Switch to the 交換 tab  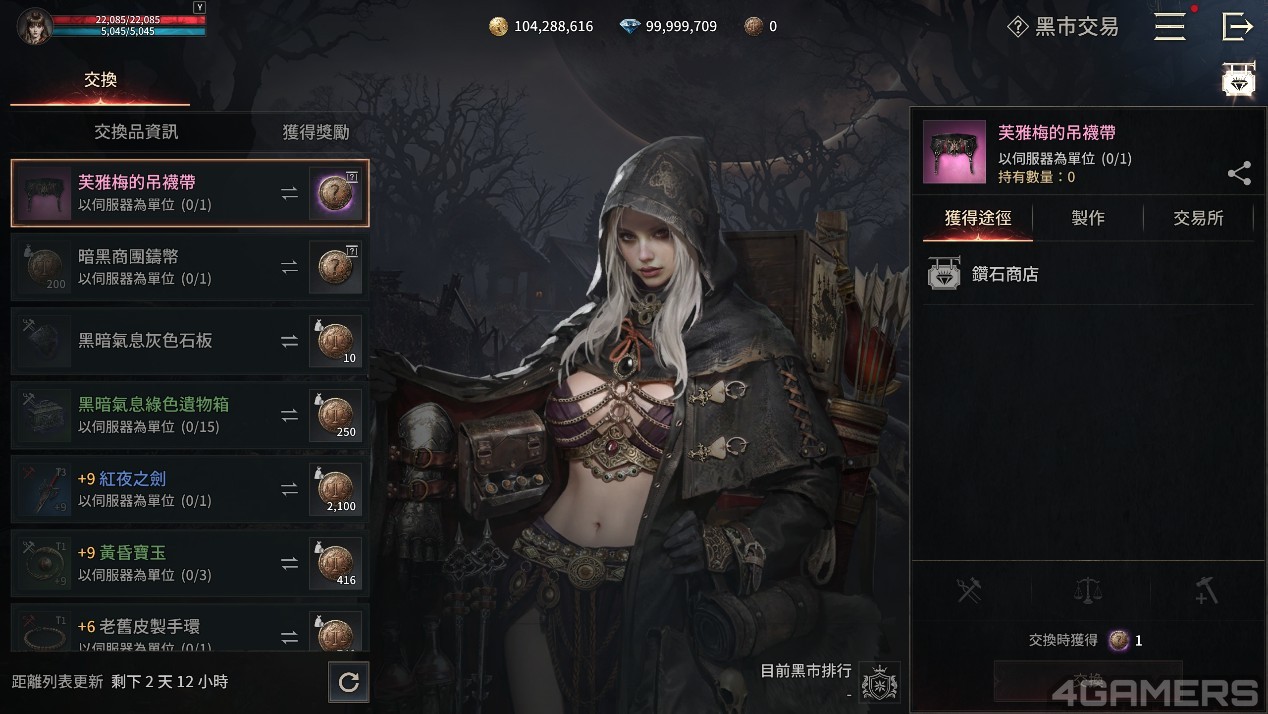[x=100, y=80]
